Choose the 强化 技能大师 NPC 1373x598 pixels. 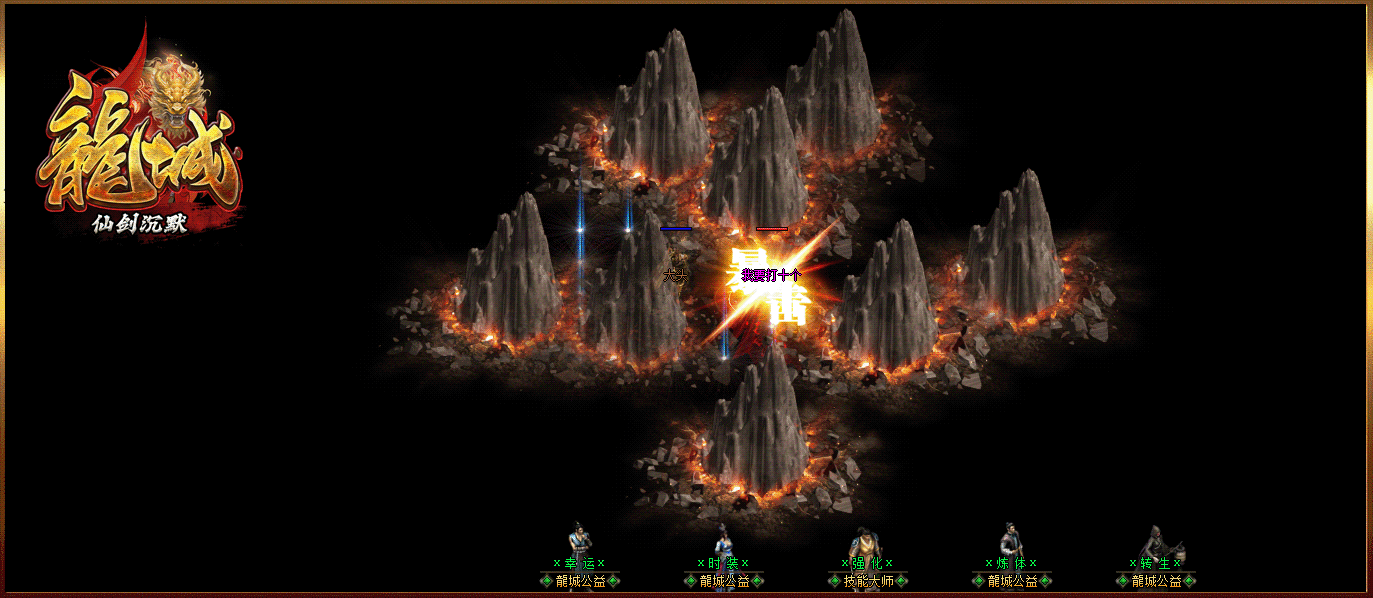click(x=867, y=564)
